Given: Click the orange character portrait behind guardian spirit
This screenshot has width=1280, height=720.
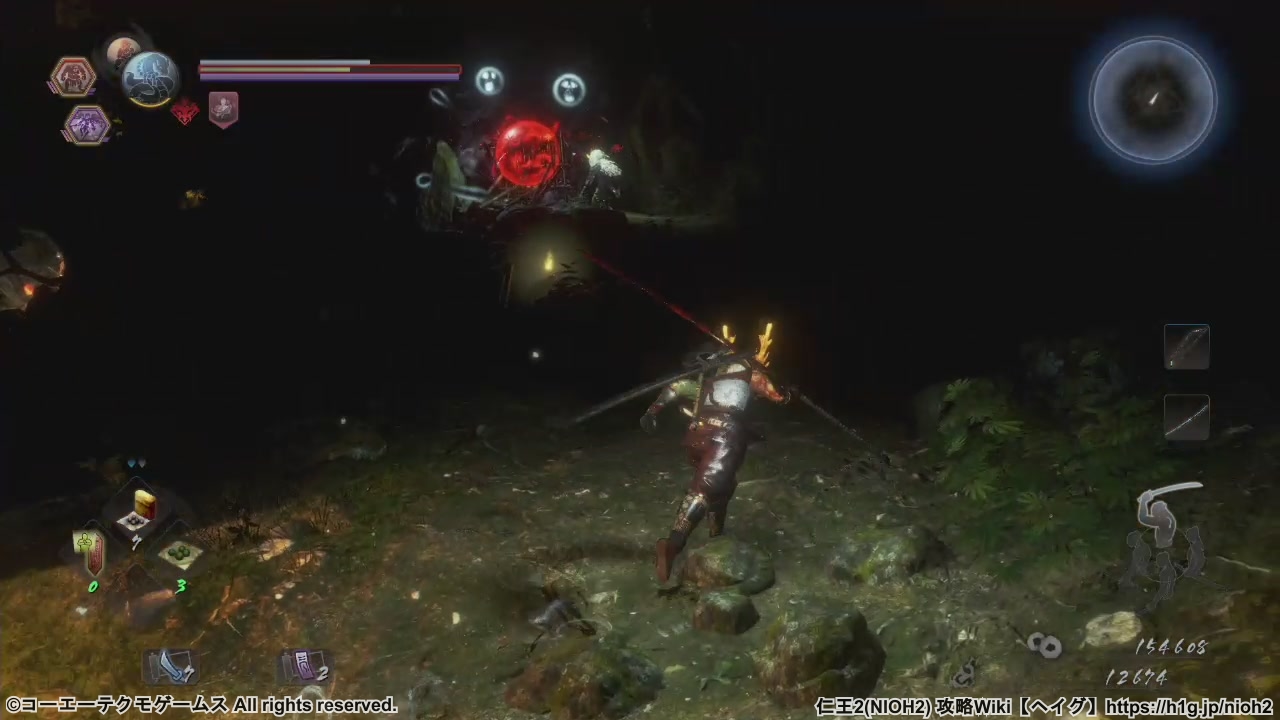Looking at the screenshot, I should (x=120, y=52).
